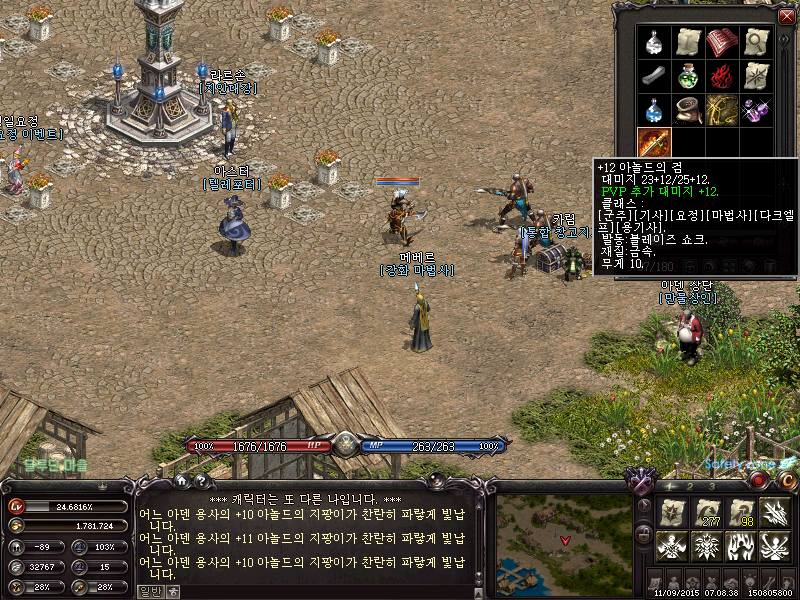Select the +12 Arnold's Sword slot
Screen dimensions: 800x600
click(x=653, y=143)
